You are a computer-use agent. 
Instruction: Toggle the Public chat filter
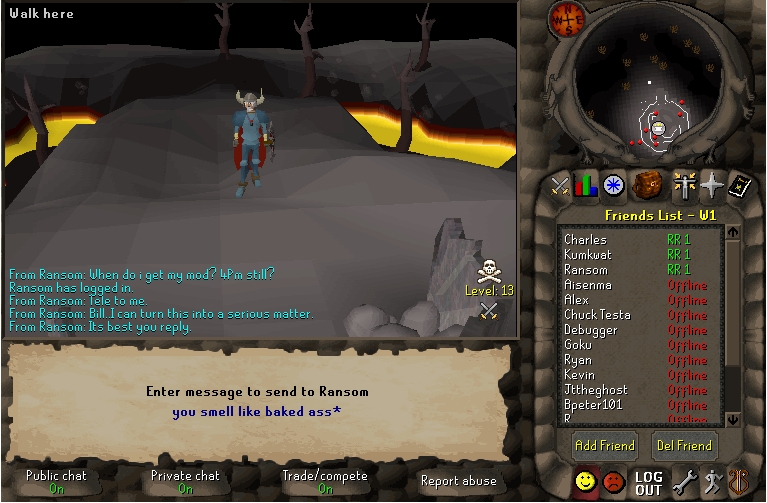pos(56,481)
